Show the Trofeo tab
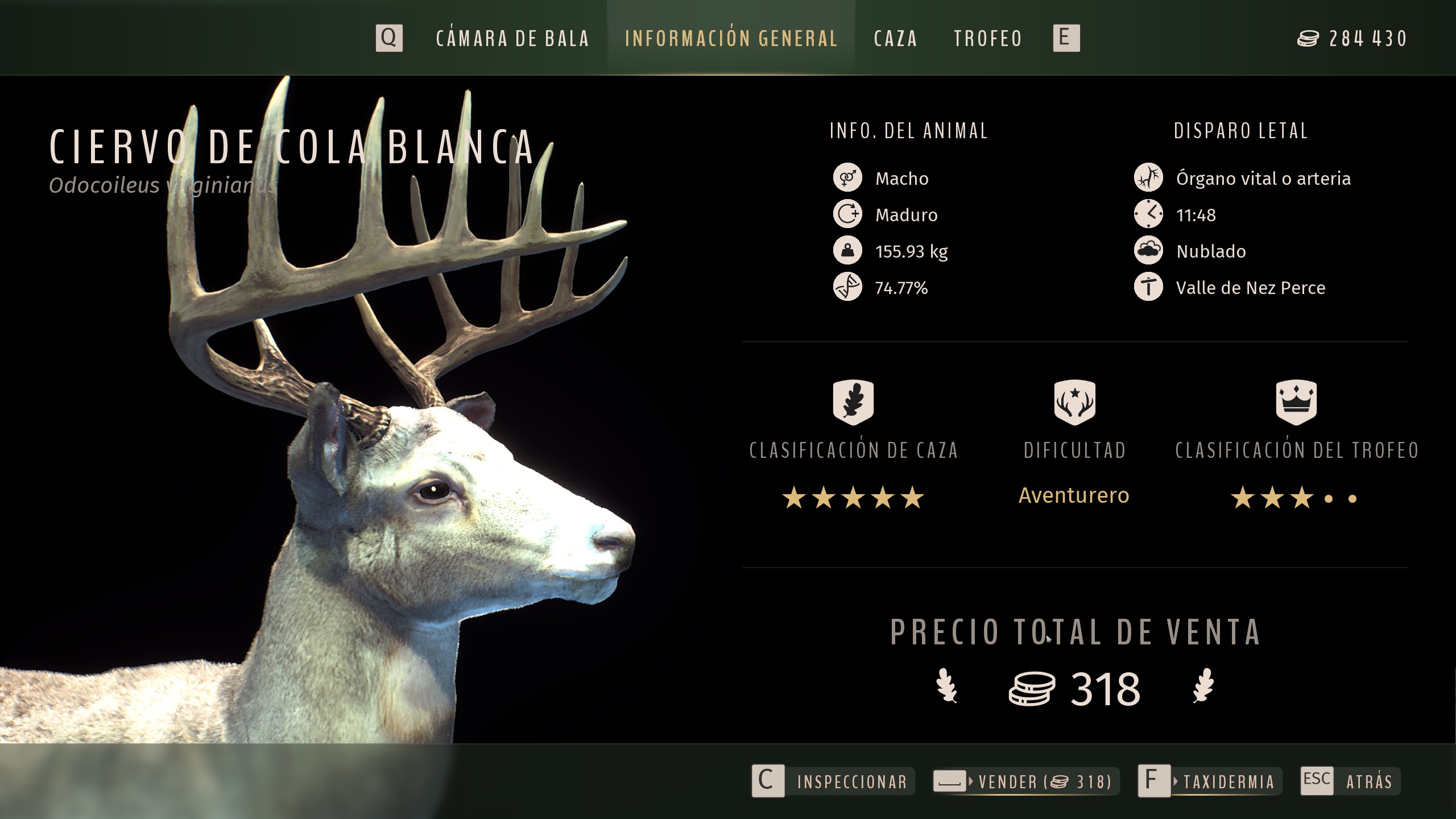 (988, 39)
